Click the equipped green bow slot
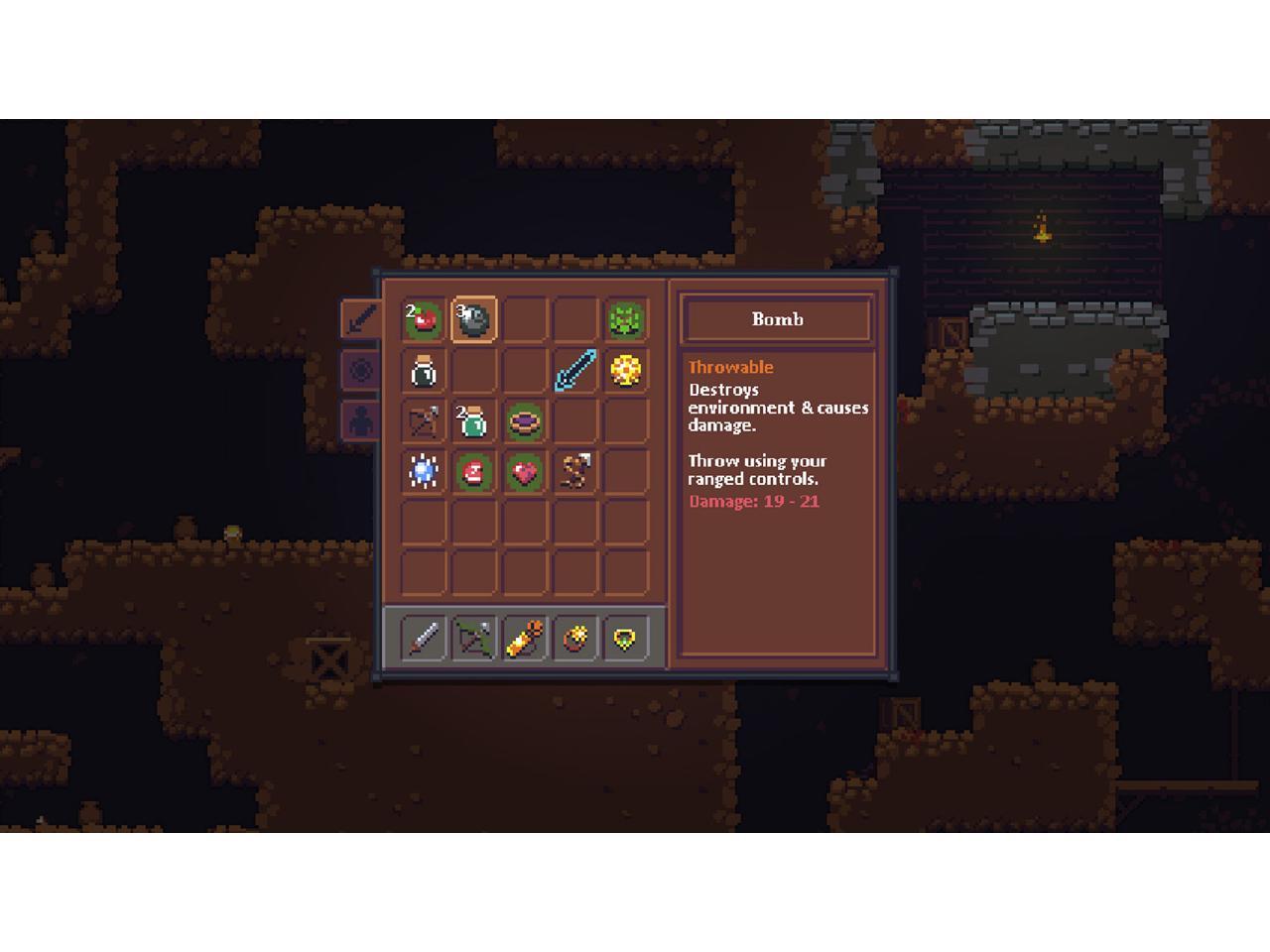 (474, 638)
